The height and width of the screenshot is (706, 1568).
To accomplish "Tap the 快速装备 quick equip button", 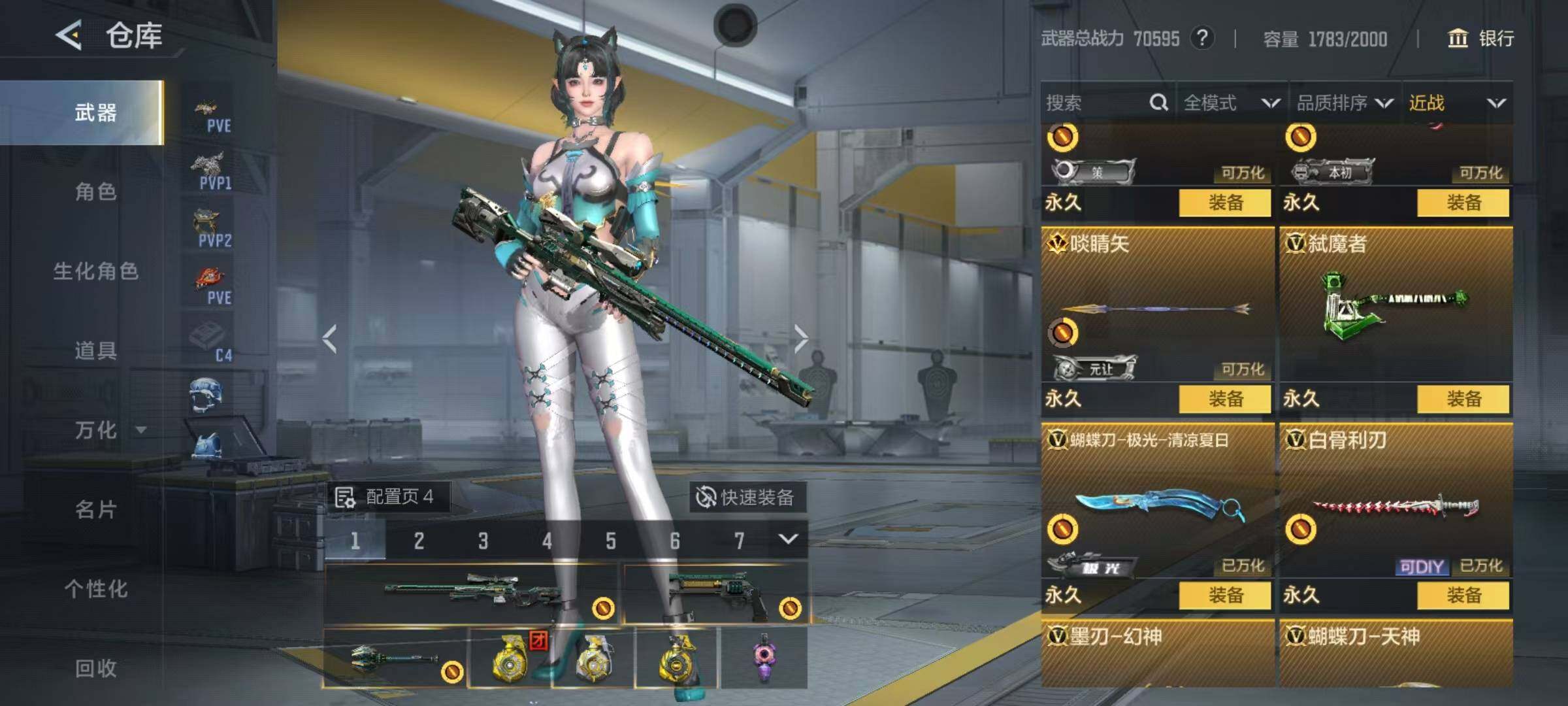I will pos(747,497).
